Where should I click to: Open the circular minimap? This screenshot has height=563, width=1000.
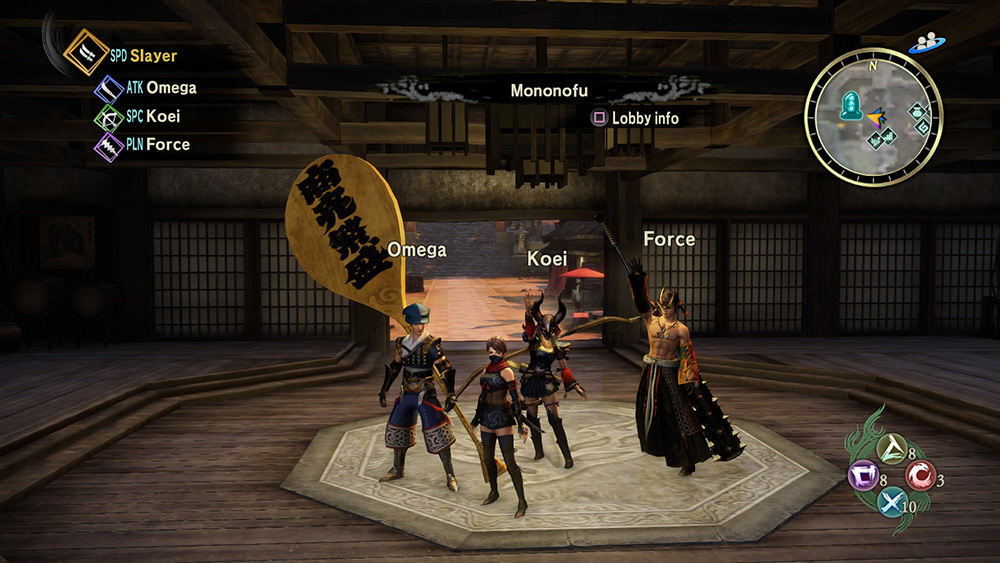click(x=873, y=120)
